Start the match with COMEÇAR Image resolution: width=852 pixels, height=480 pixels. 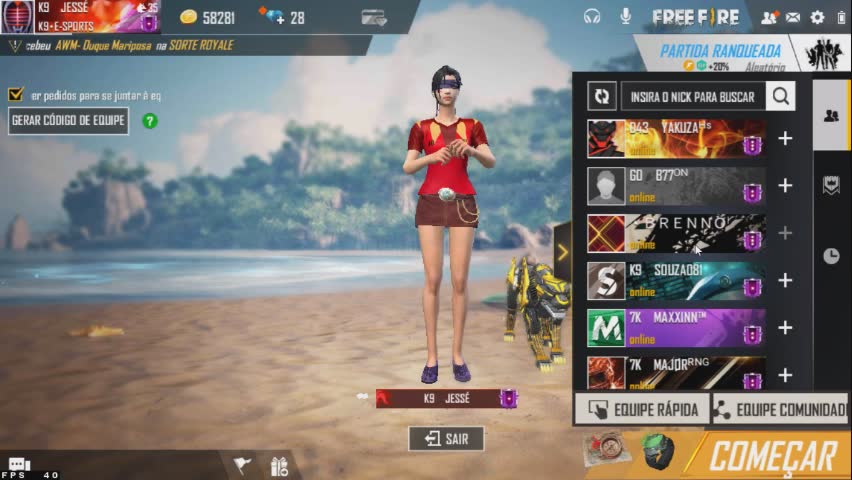coord(772,456)
